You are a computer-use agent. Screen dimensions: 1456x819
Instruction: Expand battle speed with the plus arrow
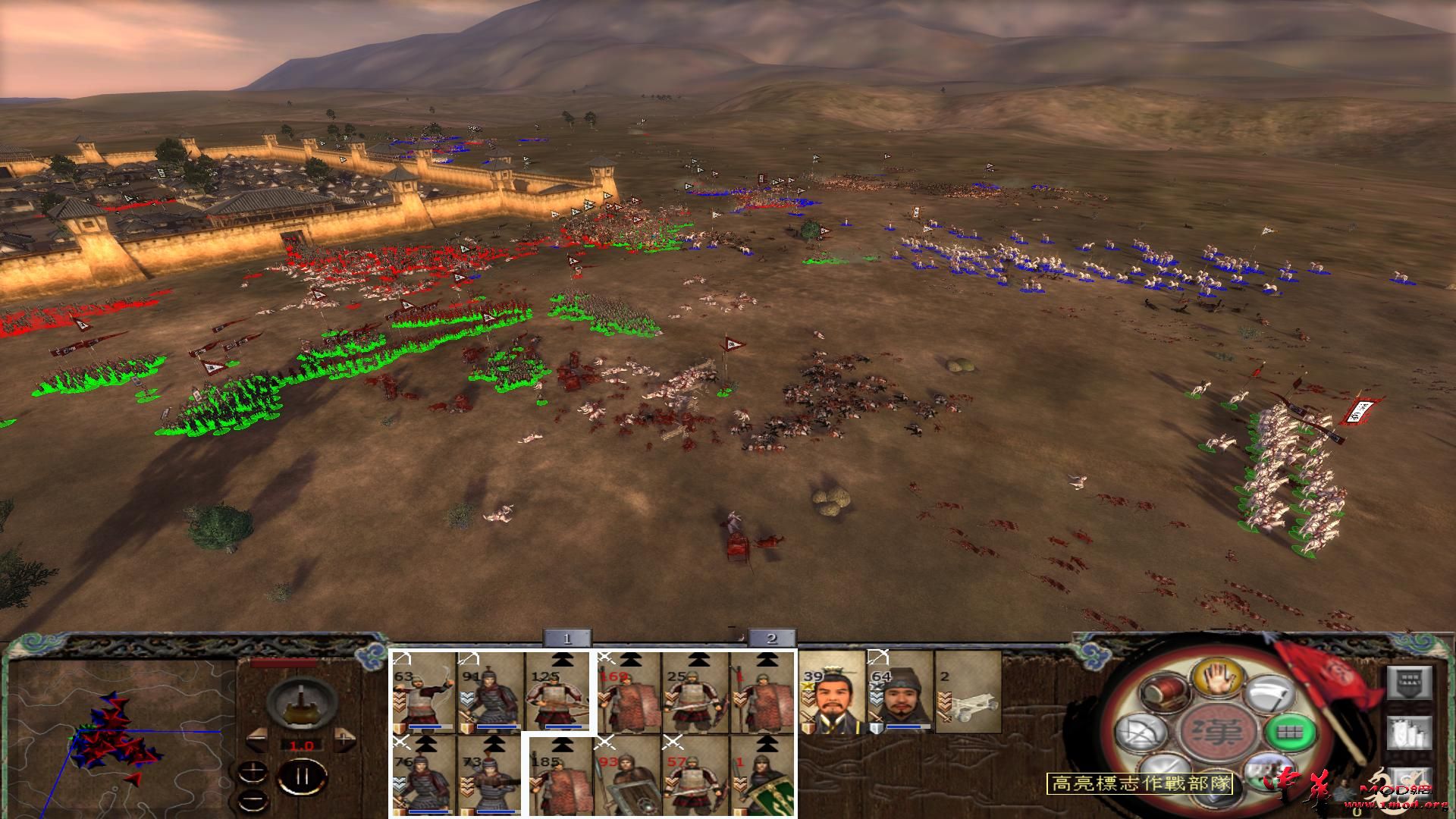tap(344, 739)
